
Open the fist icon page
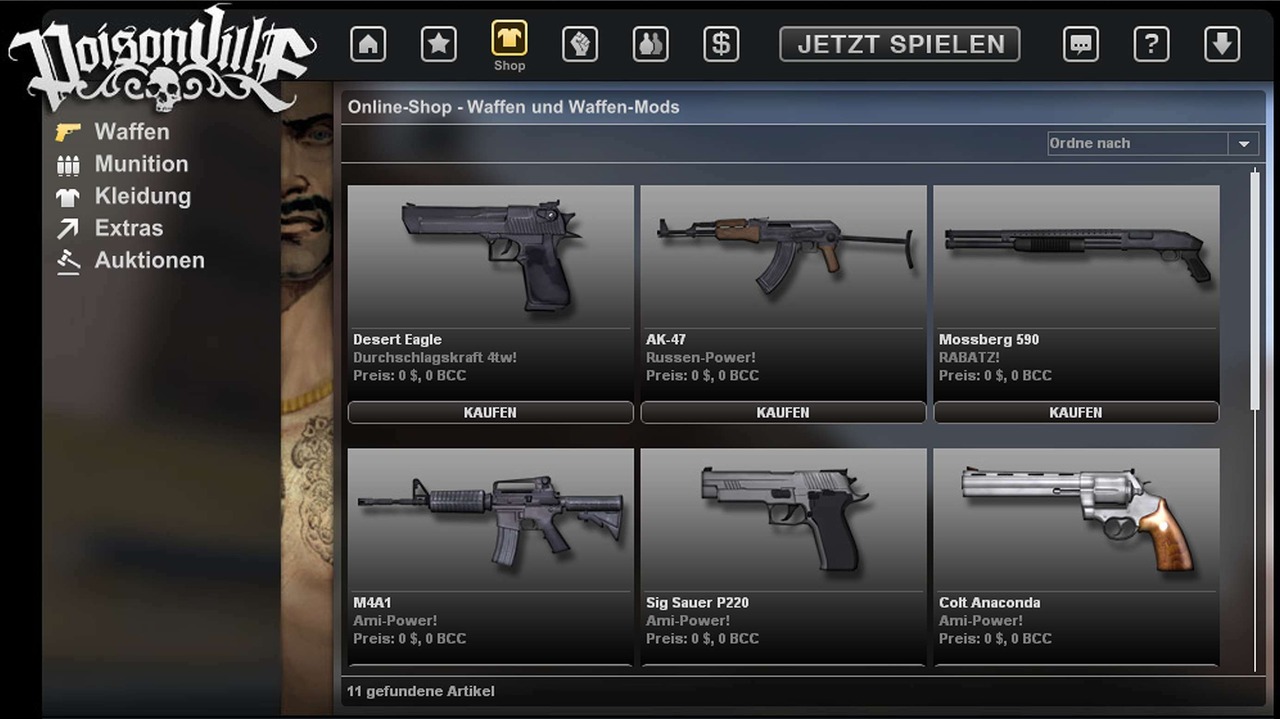coord(580,44)
